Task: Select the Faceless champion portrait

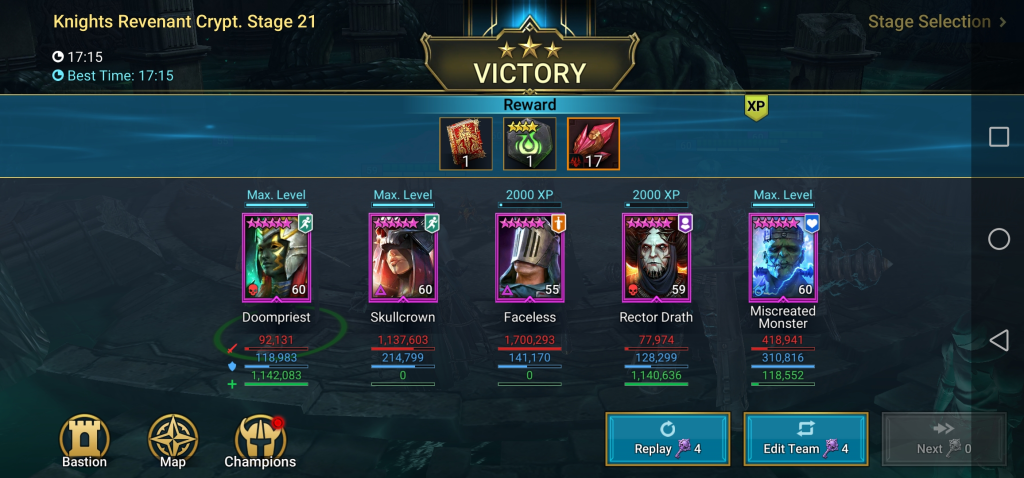Action: [x=530, y=257]
